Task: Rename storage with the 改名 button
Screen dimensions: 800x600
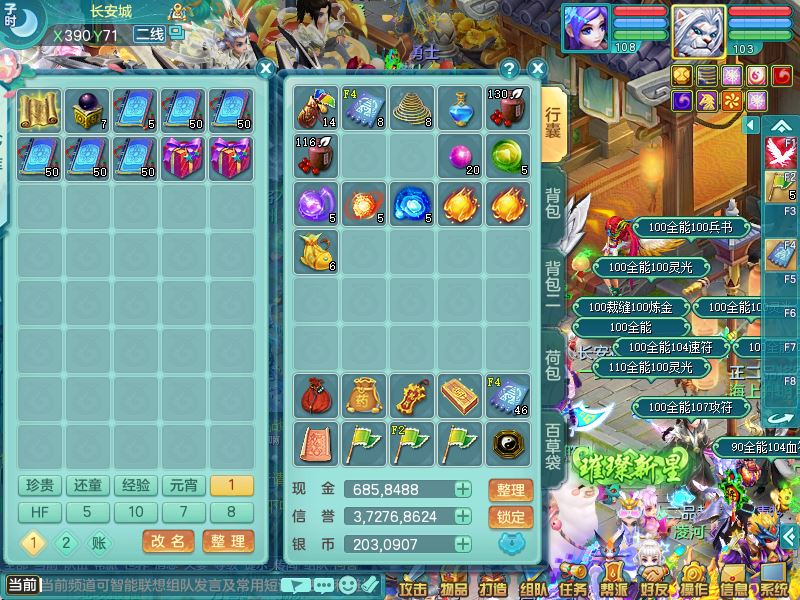Action: 168,541
